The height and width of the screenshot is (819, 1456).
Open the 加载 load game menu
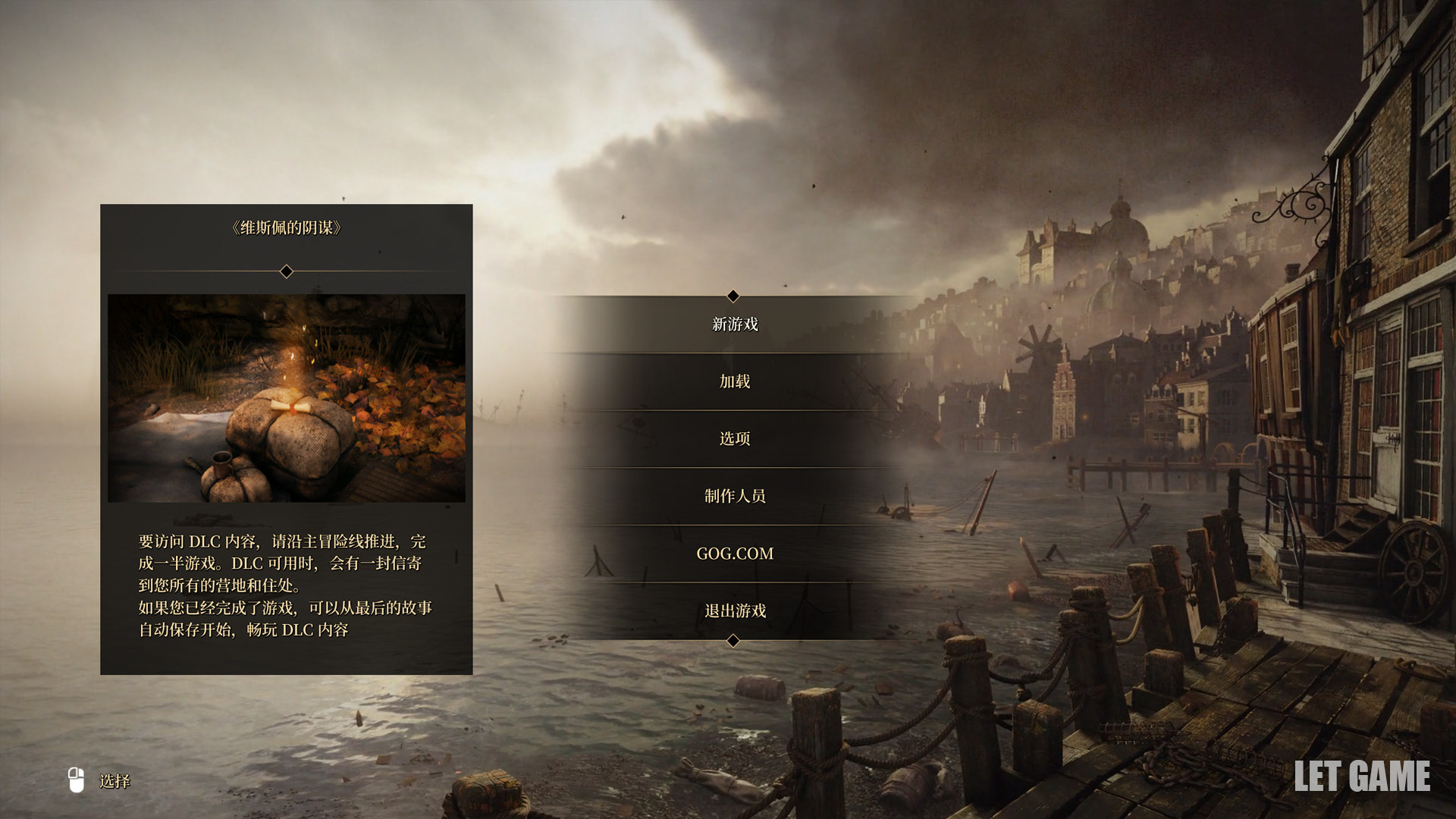tap(735, 381)
